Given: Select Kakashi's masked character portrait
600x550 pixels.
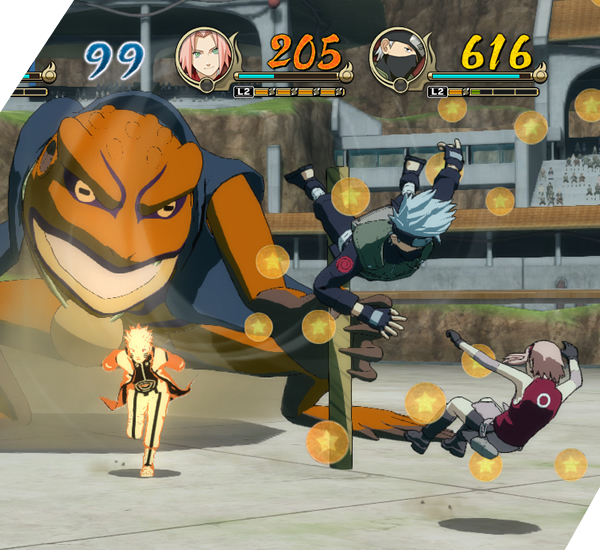Looking at the screenshot, I should click(x=398, y=56).
